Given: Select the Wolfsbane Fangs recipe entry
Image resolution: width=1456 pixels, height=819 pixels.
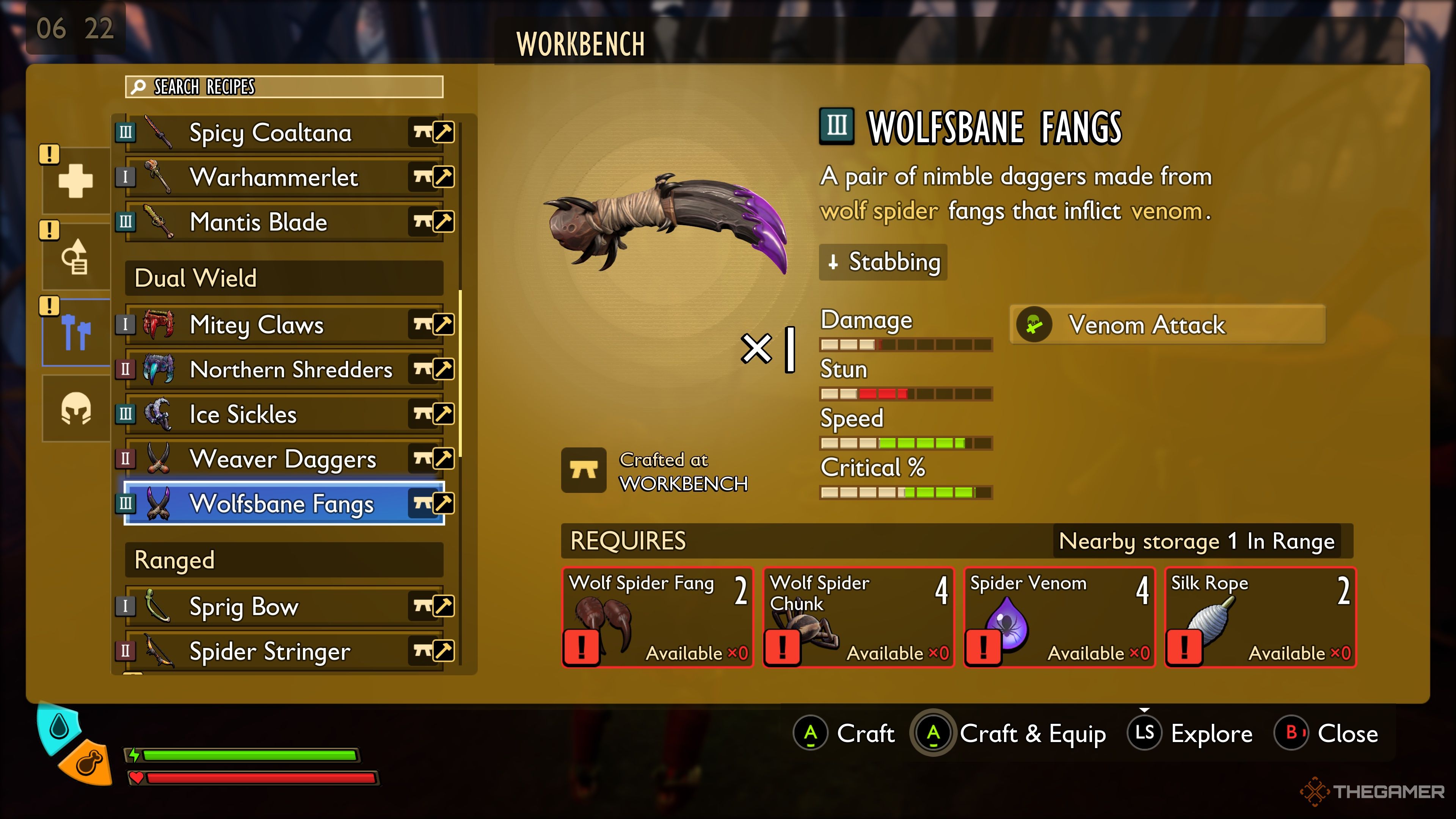Looking at the screenshot, I should (282, 504).
